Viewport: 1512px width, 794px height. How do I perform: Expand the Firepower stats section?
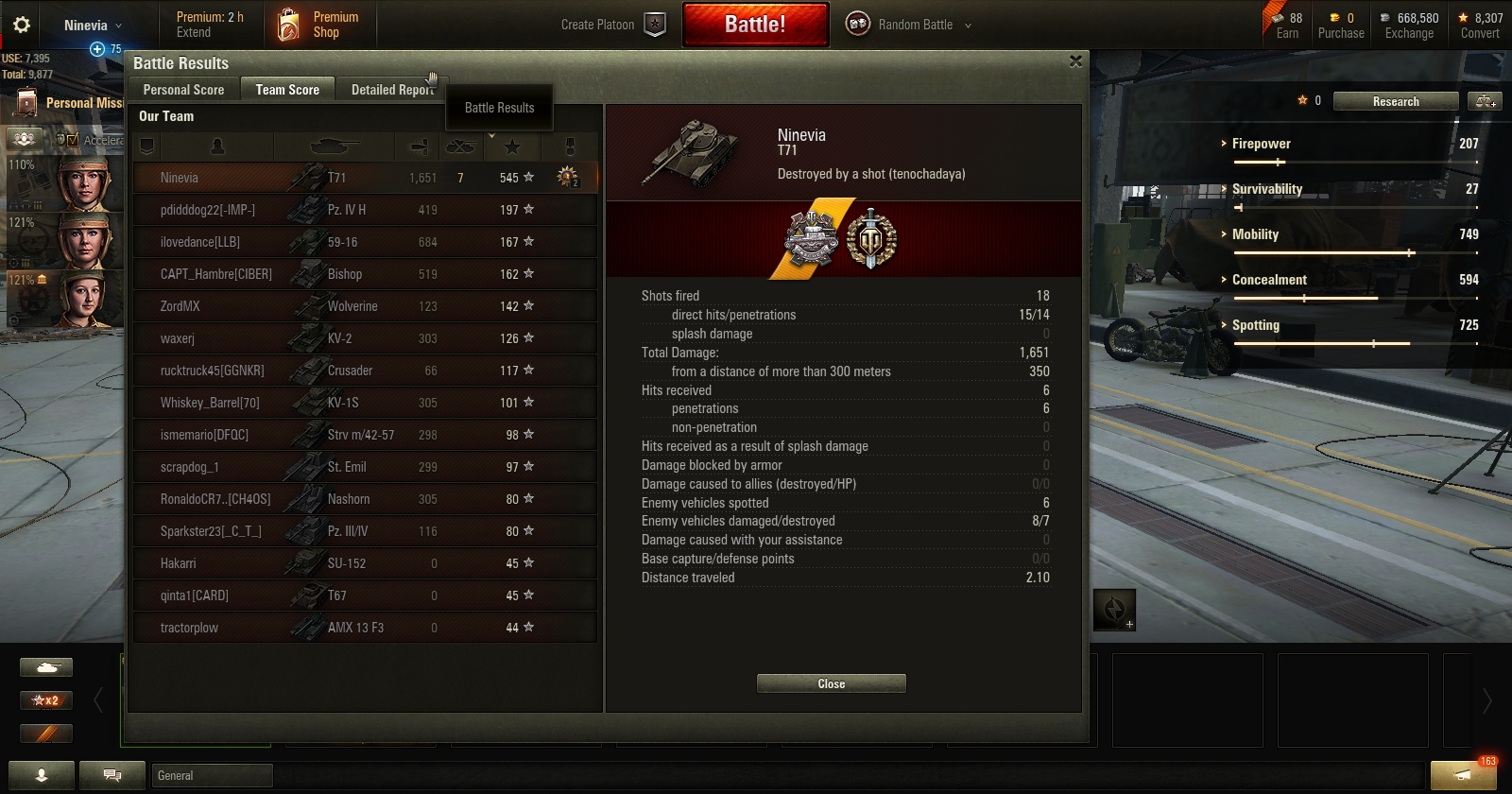click(x=1261, y=144)
